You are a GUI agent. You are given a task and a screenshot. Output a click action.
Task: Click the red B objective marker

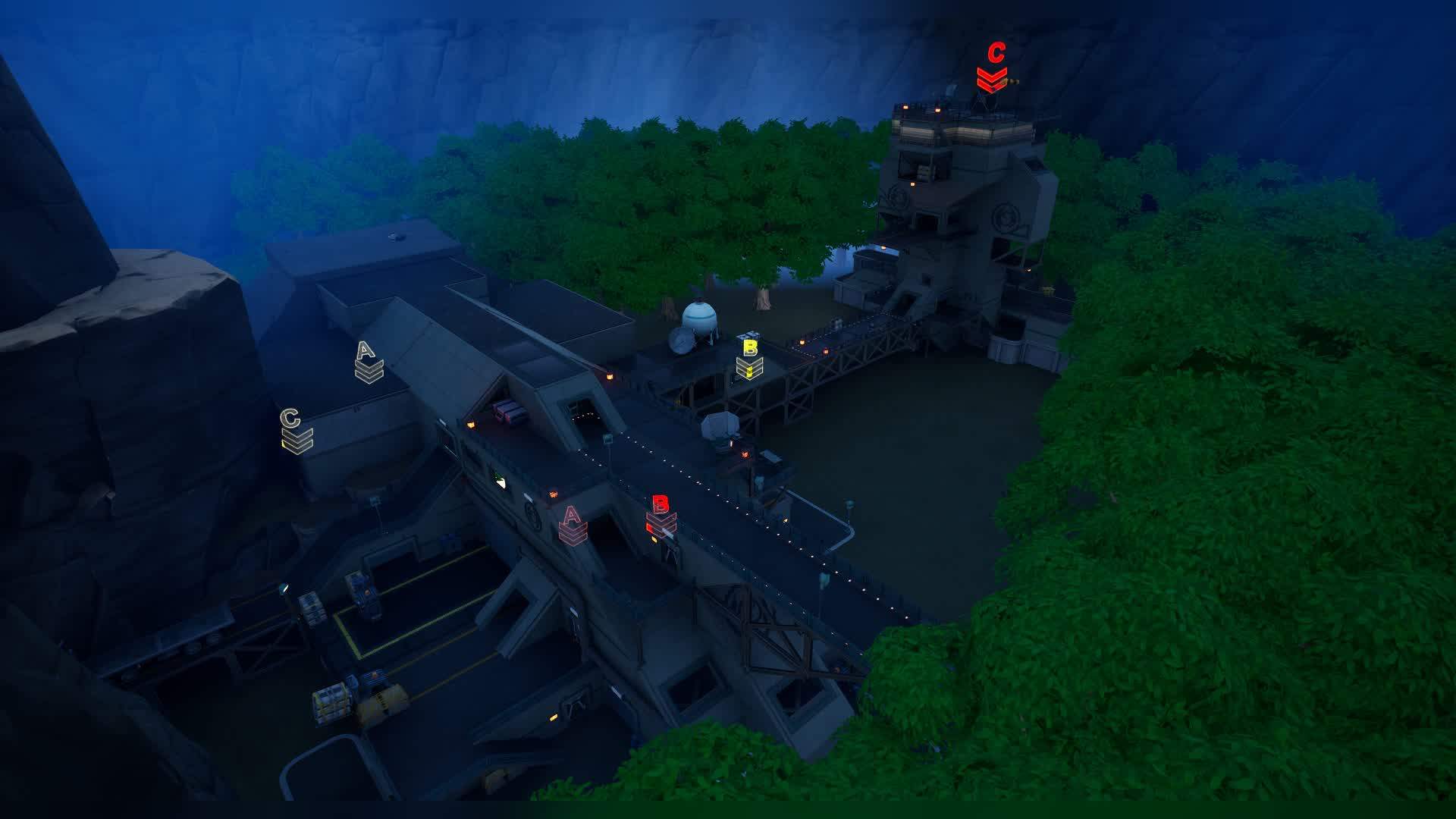click(x=661, y=514)
